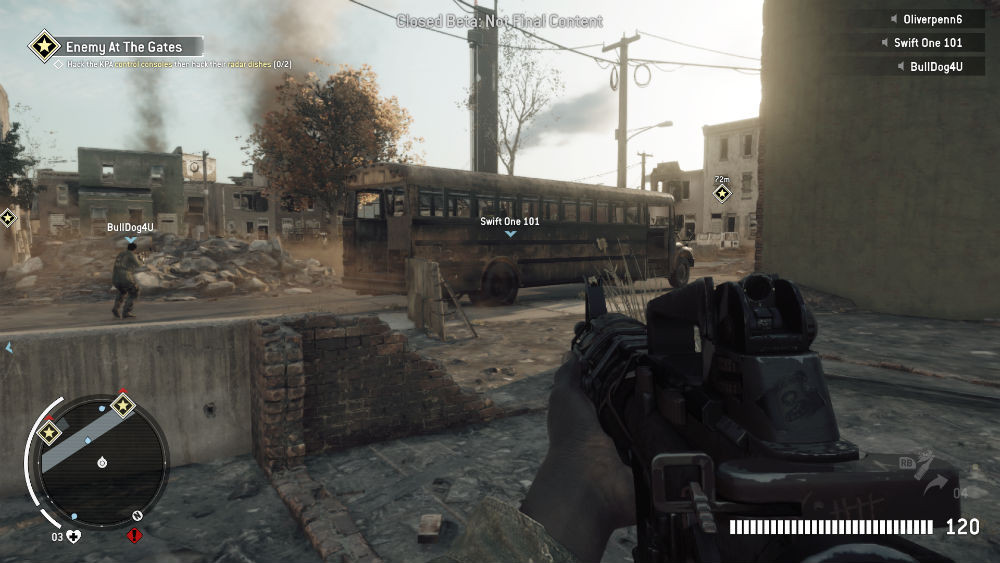The height and width of the screenshot is (563, 1000).
Task: Select BullDog4U in the squad list
Action: (922, 67)
